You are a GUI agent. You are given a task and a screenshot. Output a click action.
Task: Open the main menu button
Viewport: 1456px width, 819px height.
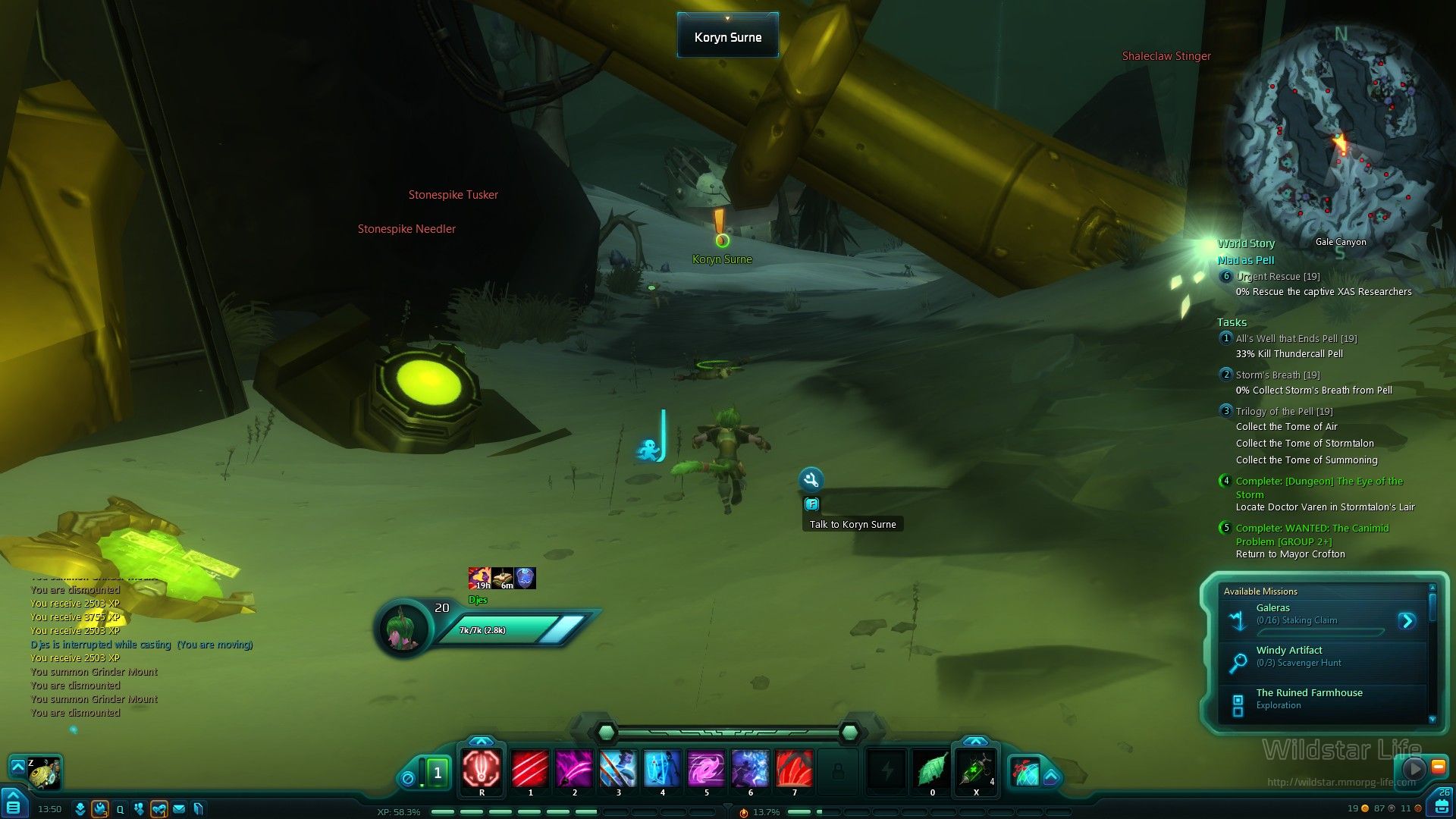(x=13, y=805)
